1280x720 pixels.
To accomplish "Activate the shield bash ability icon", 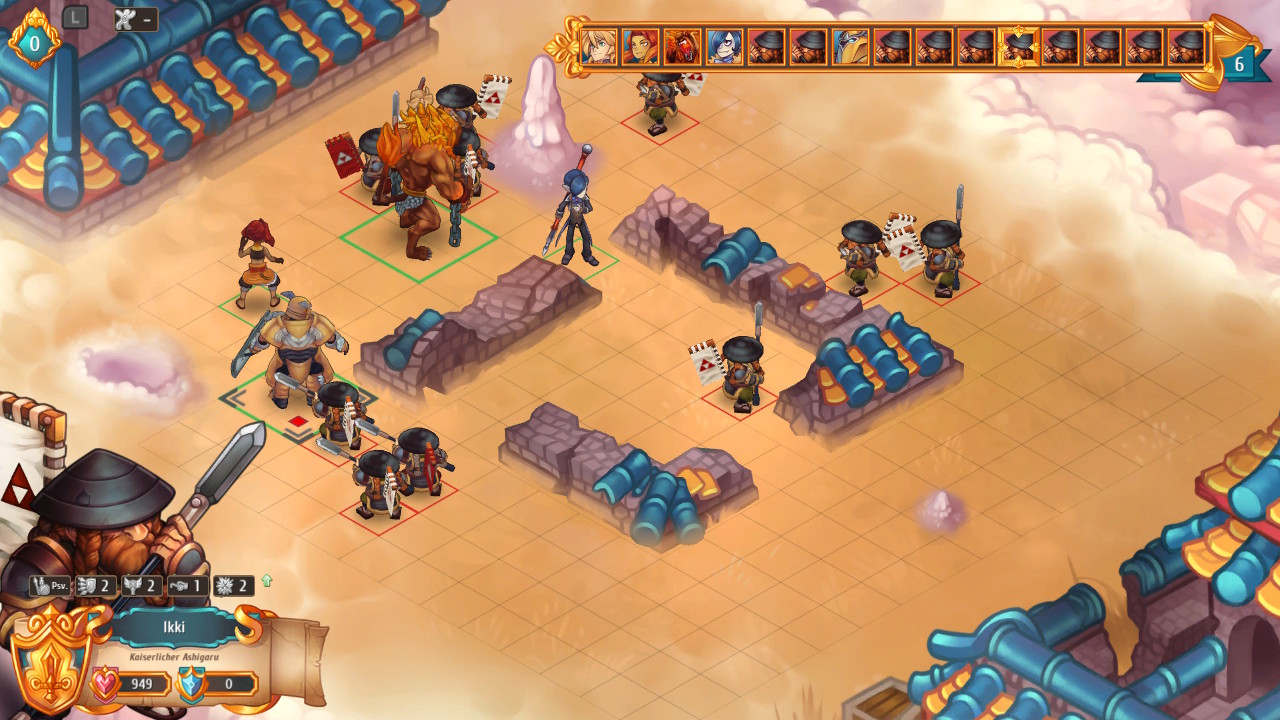I will point(95,586).
